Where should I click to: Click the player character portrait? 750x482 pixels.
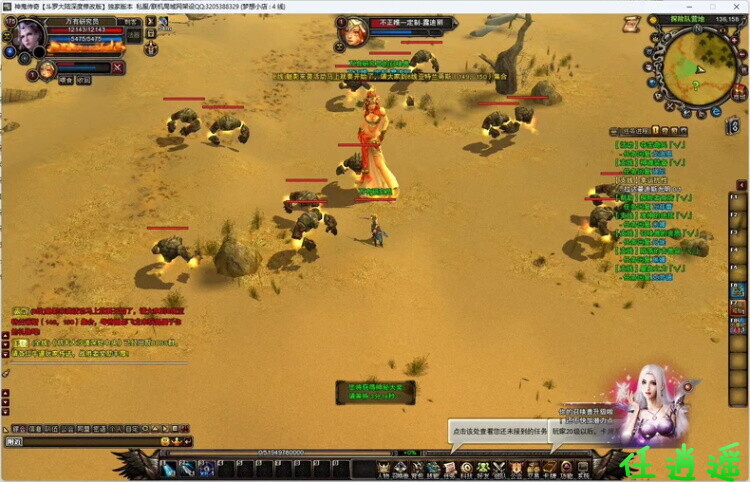coord(27,34)
